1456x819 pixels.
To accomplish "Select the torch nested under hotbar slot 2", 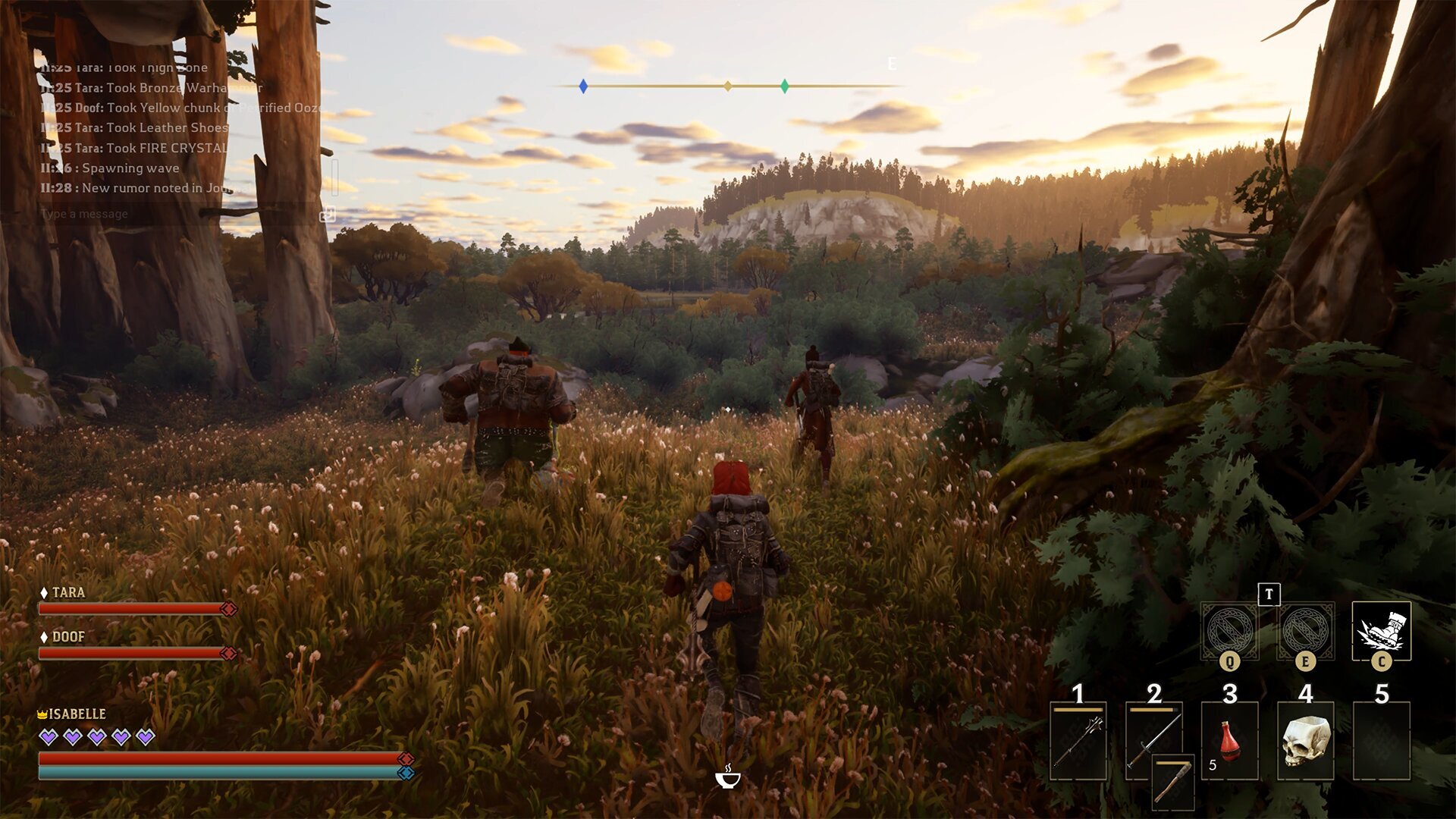I will tap(1174, 783).
